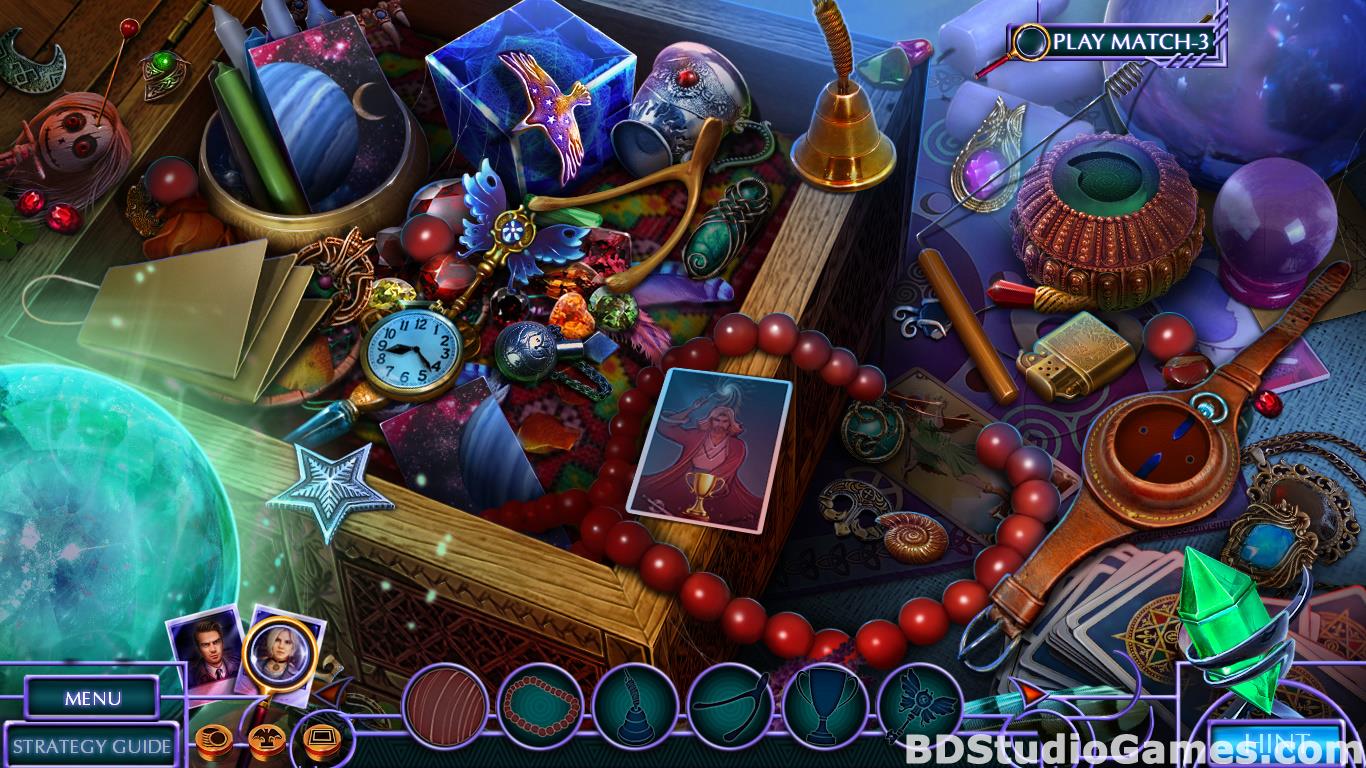Select the bell silhouette slot
1366x768 pixels.
(636, 706)
